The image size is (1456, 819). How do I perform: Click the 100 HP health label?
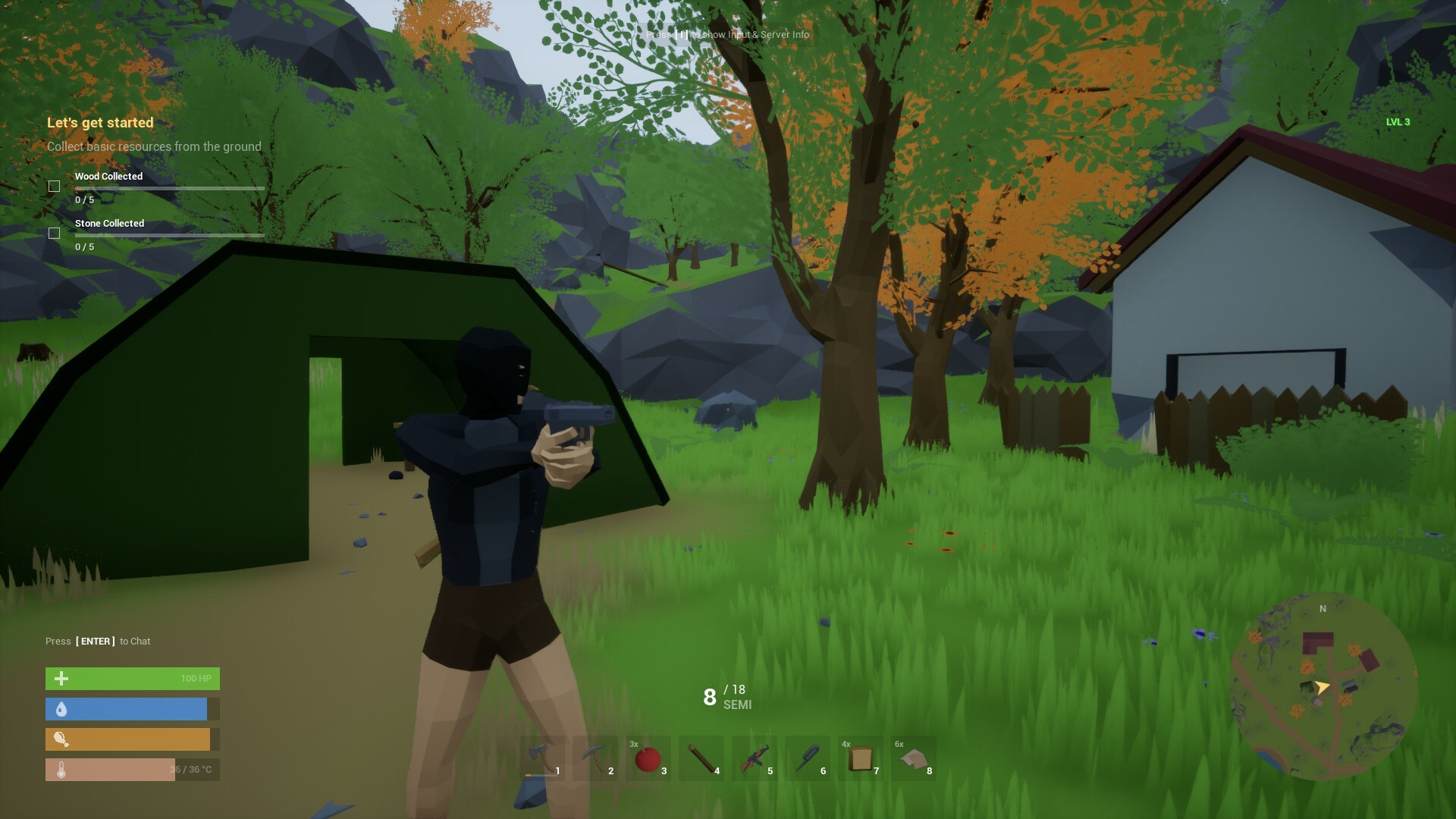[195, 678]
